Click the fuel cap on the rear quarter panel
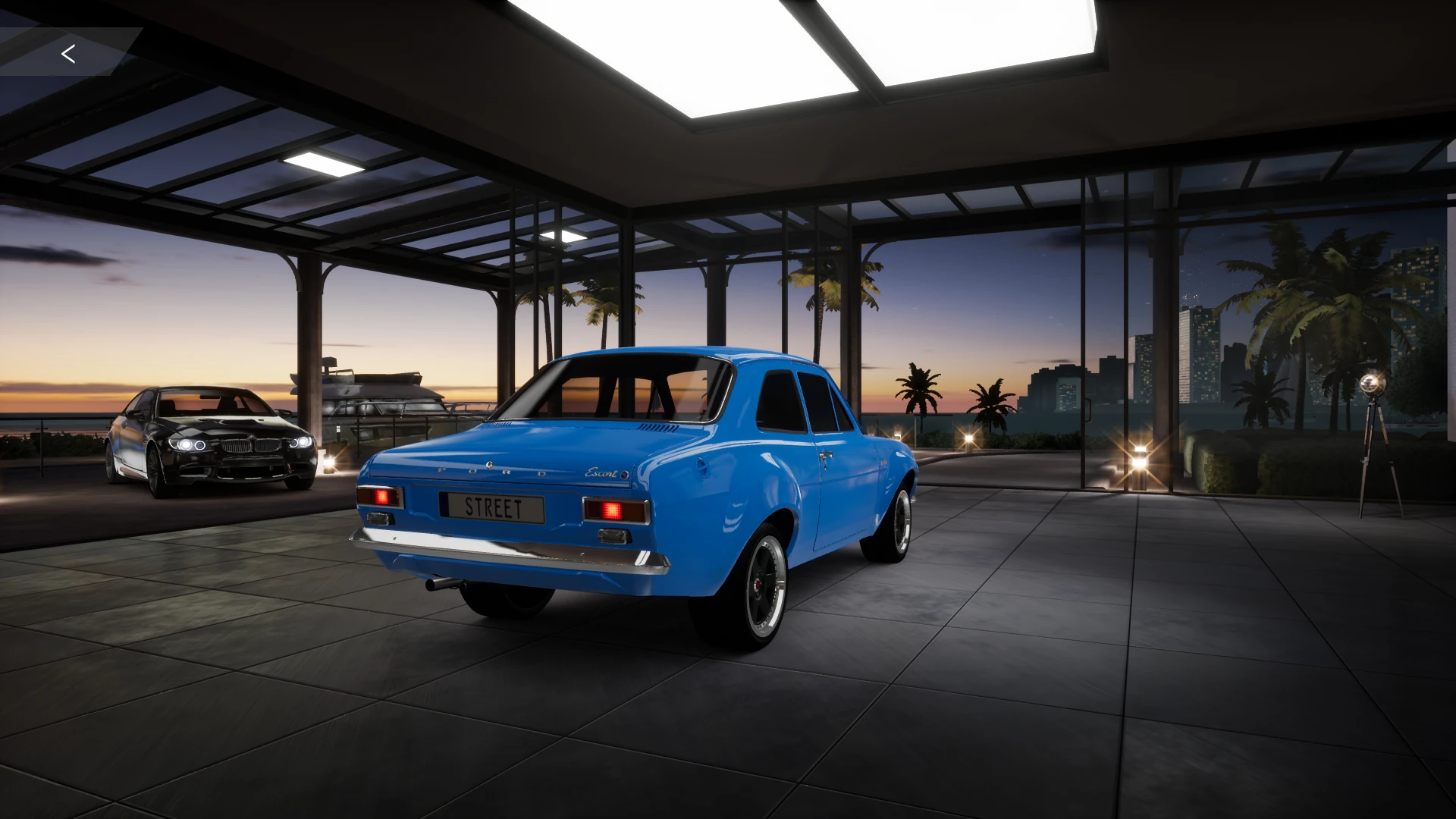 pos(701,466)
